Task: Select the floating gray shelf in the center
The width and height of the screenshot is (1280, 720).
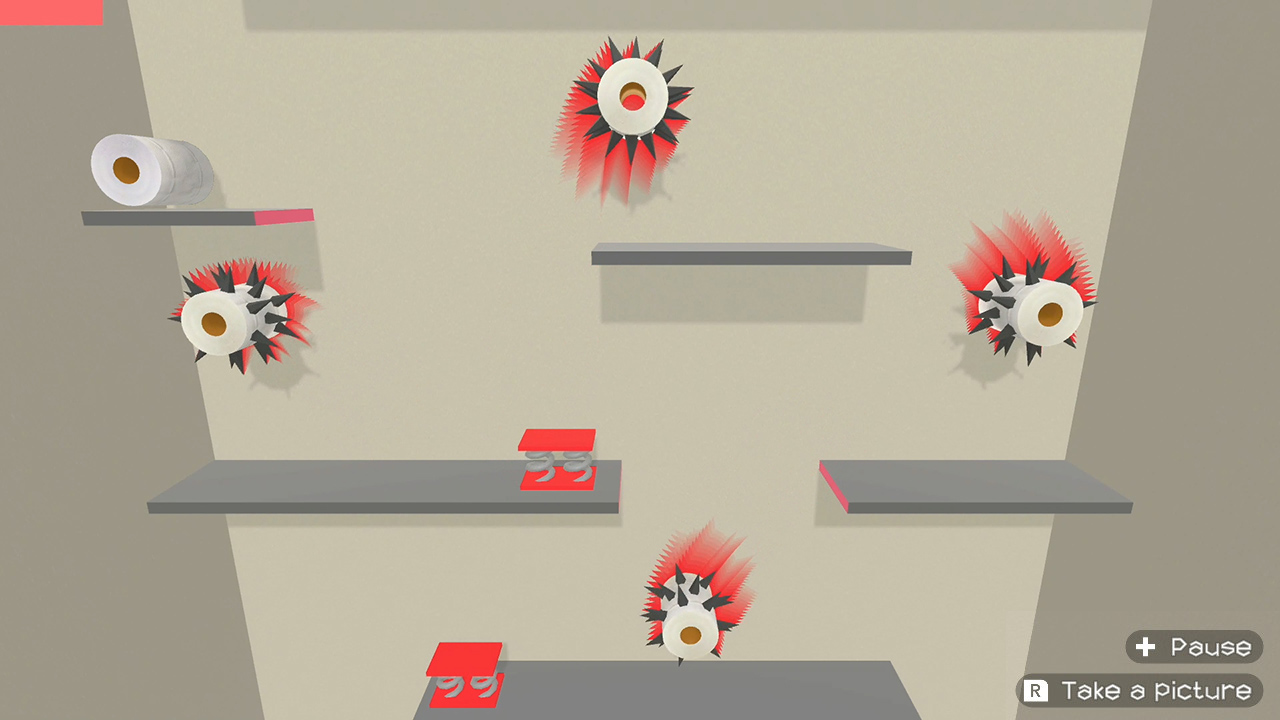Action: tap(750, 255)
